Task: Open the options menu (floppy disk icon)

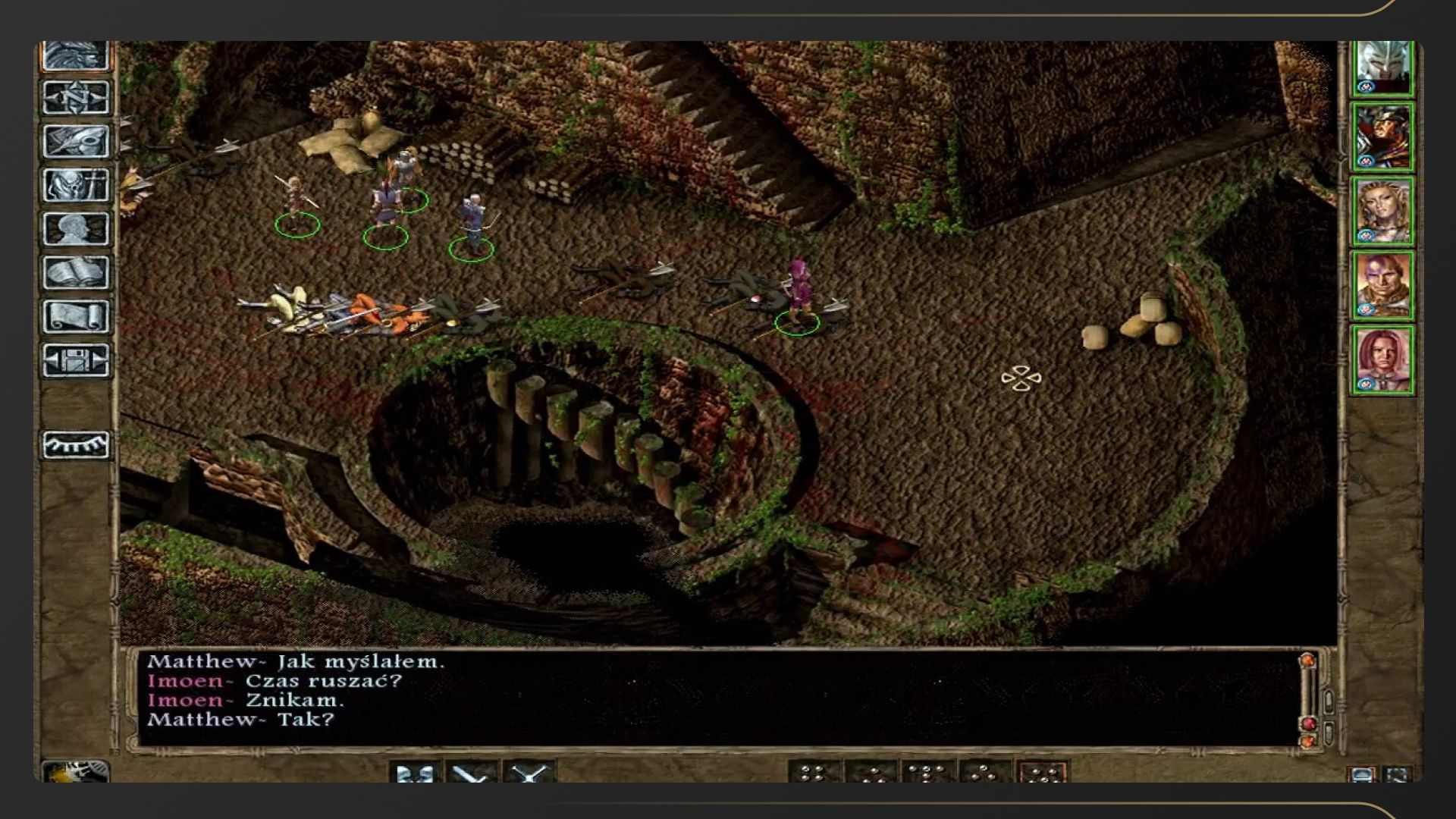Action: point(76,360)
